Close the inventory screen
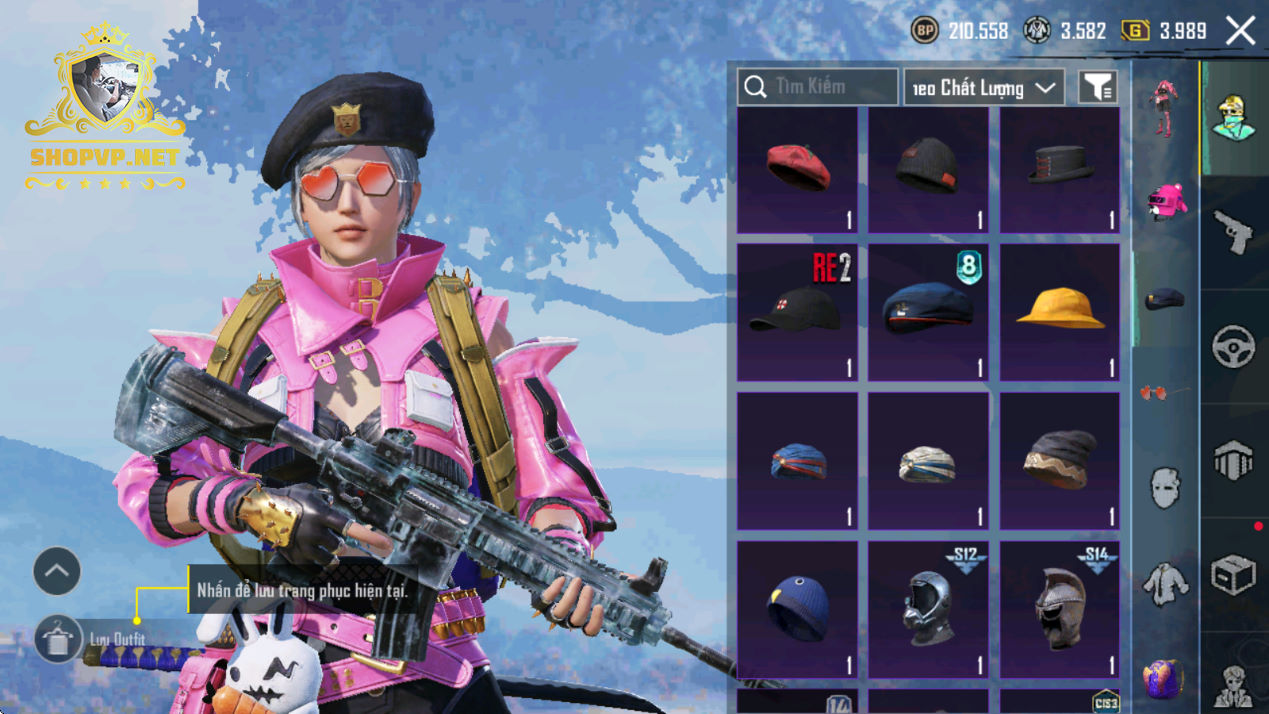The height and width of the screenshot is (714, 1269). pos(1241,31)
